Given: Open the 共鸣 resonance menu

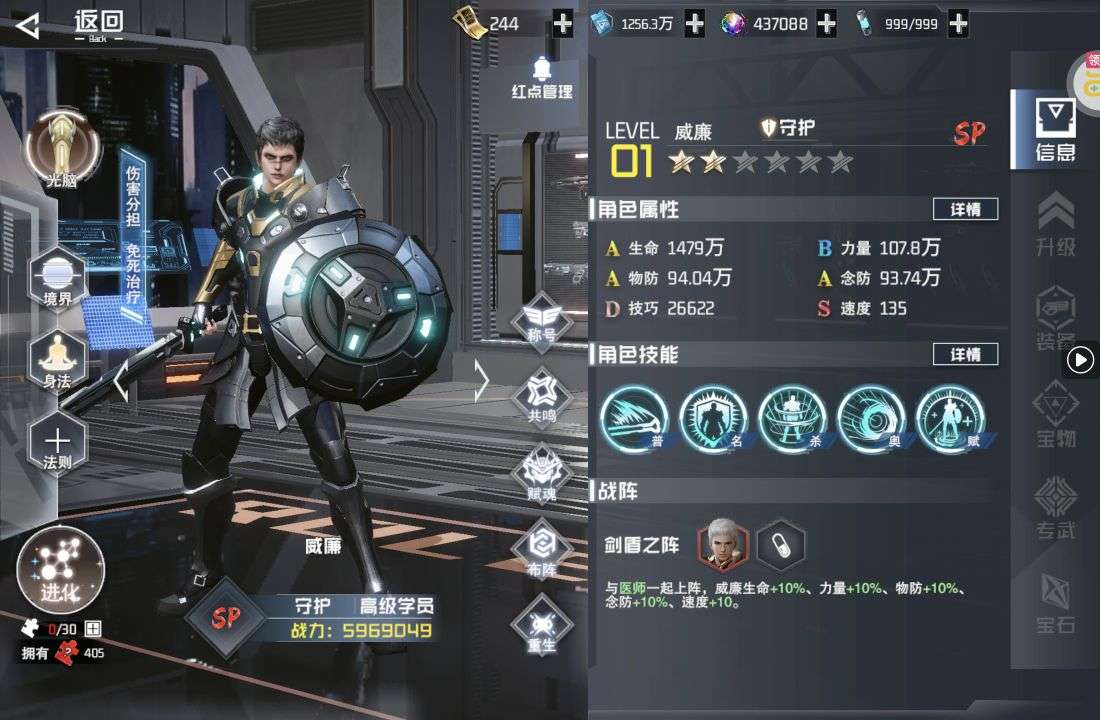Looking at the screenshot, I should [x=542, y=397].
